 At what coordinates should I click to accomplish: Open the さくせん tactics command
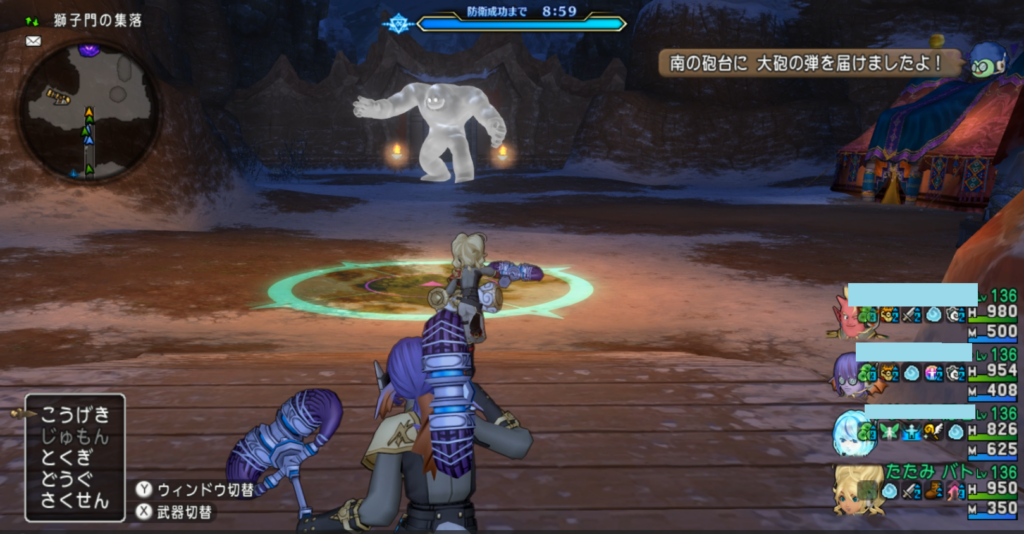pyautogui.click(x=75, y=502)
